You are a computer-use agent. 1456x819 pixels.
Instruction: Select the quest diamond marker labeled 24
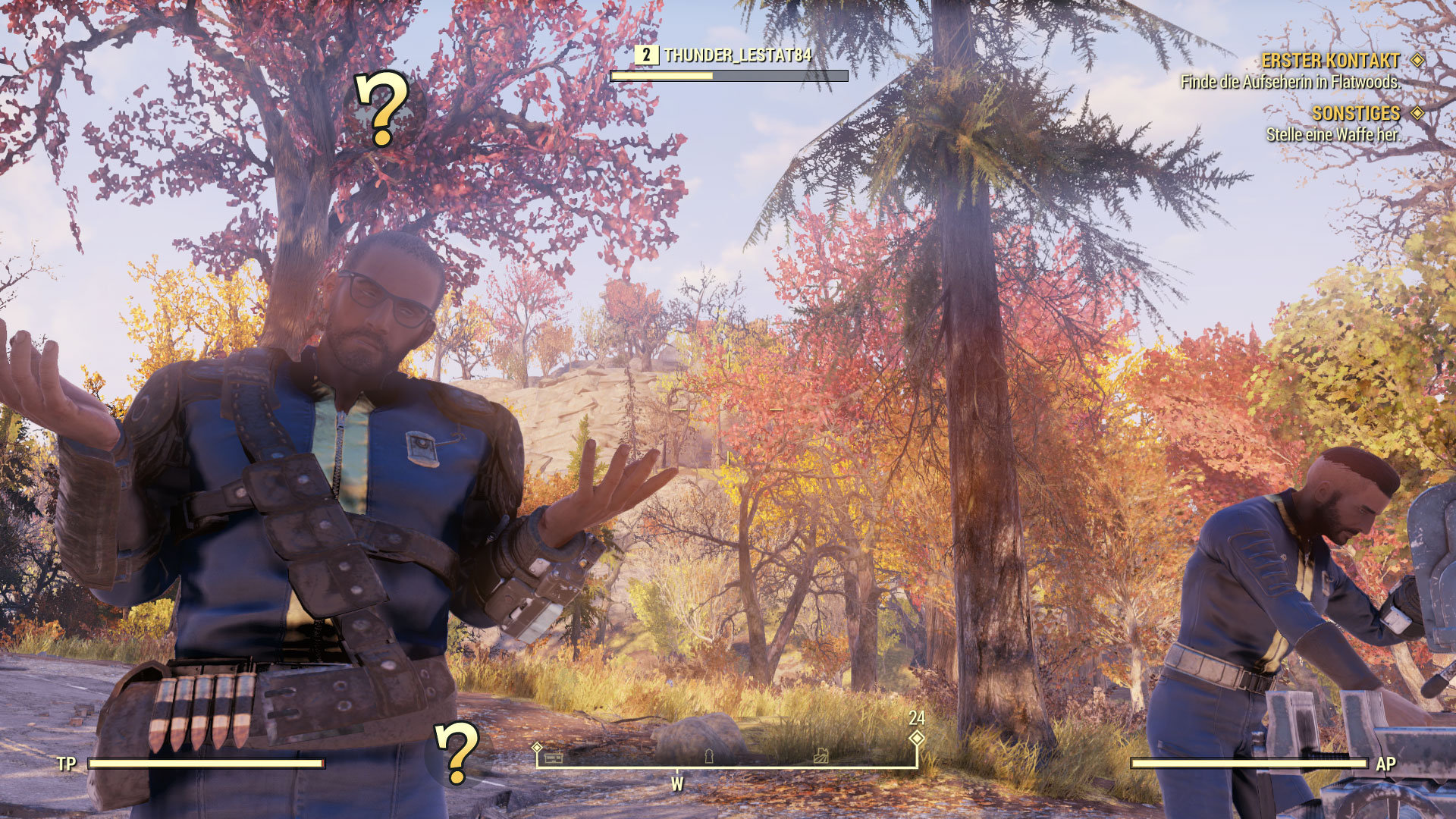tap(917, 737)
